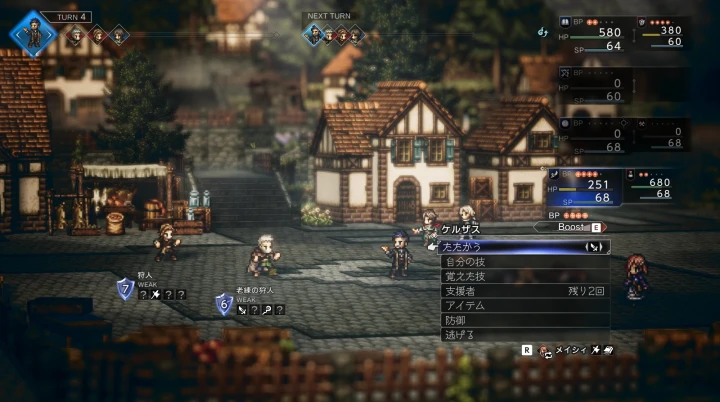This screenshot has height=402, width=720.
Task: Target the 老練の狩人 enemy's shield marker
Action: point(224,304)
